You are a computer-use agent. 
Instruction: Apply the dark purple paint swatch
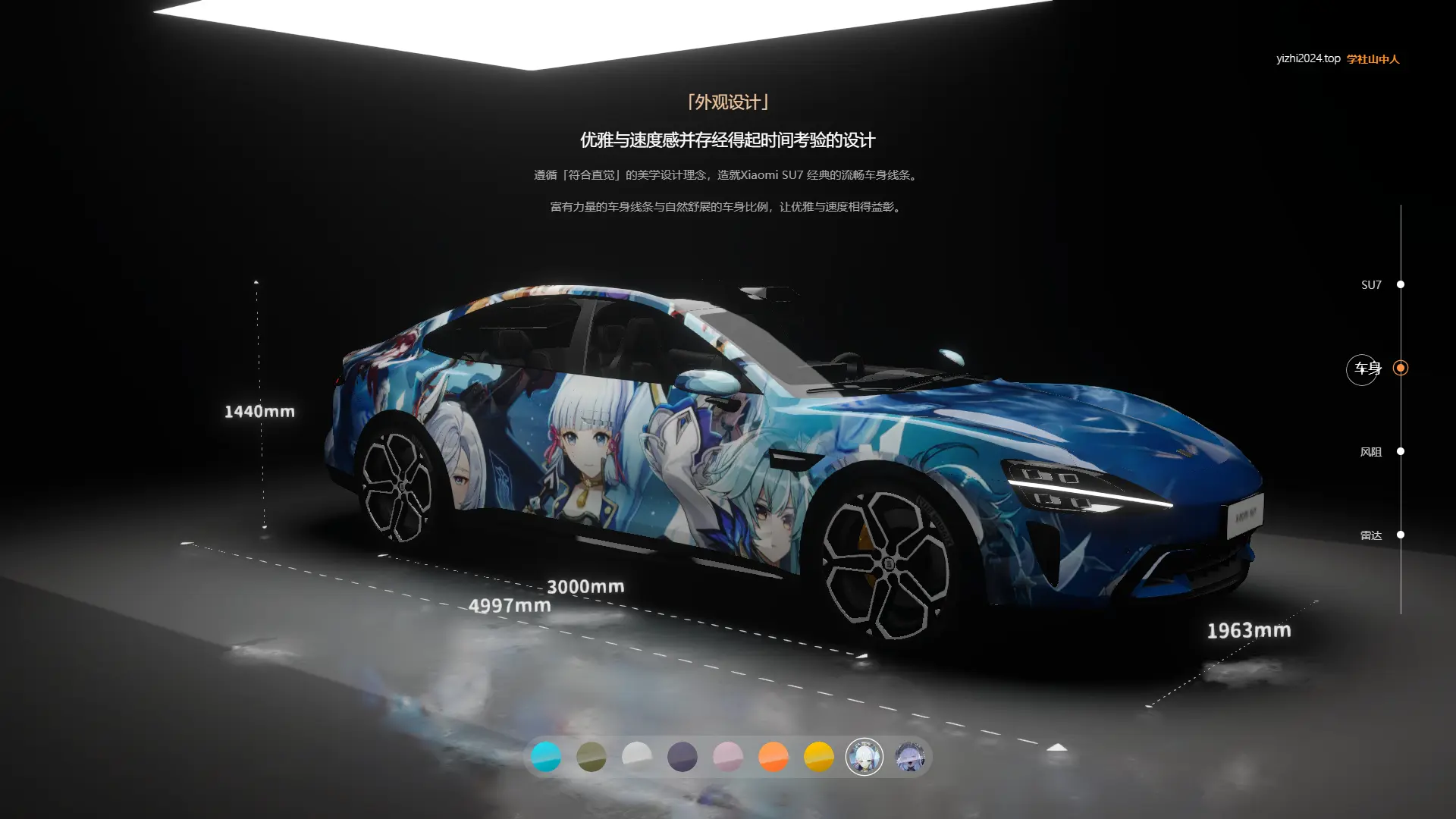[682, 757]
